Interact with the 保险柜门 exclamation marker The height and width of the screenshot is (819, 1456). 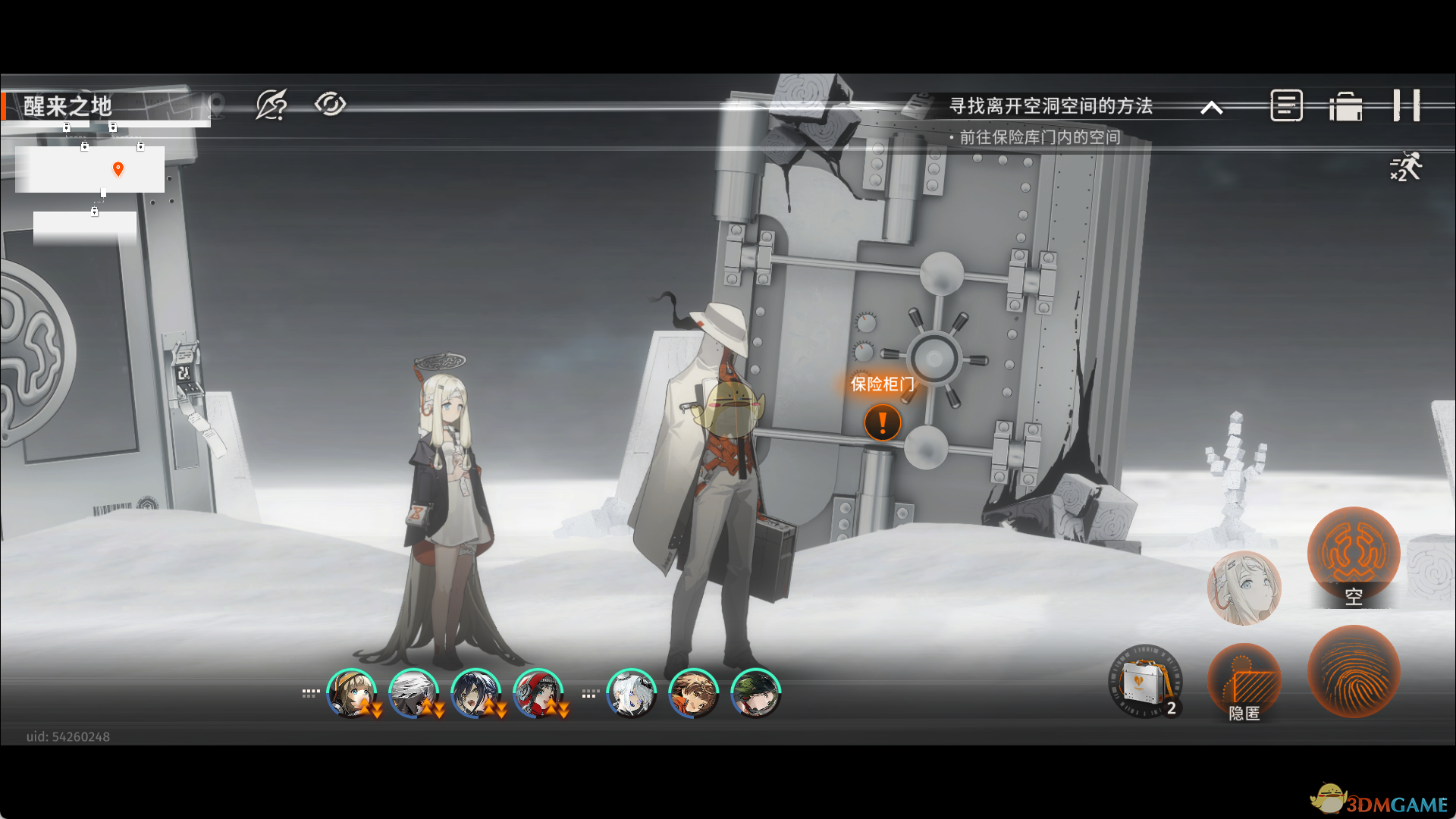pos(883,422)
